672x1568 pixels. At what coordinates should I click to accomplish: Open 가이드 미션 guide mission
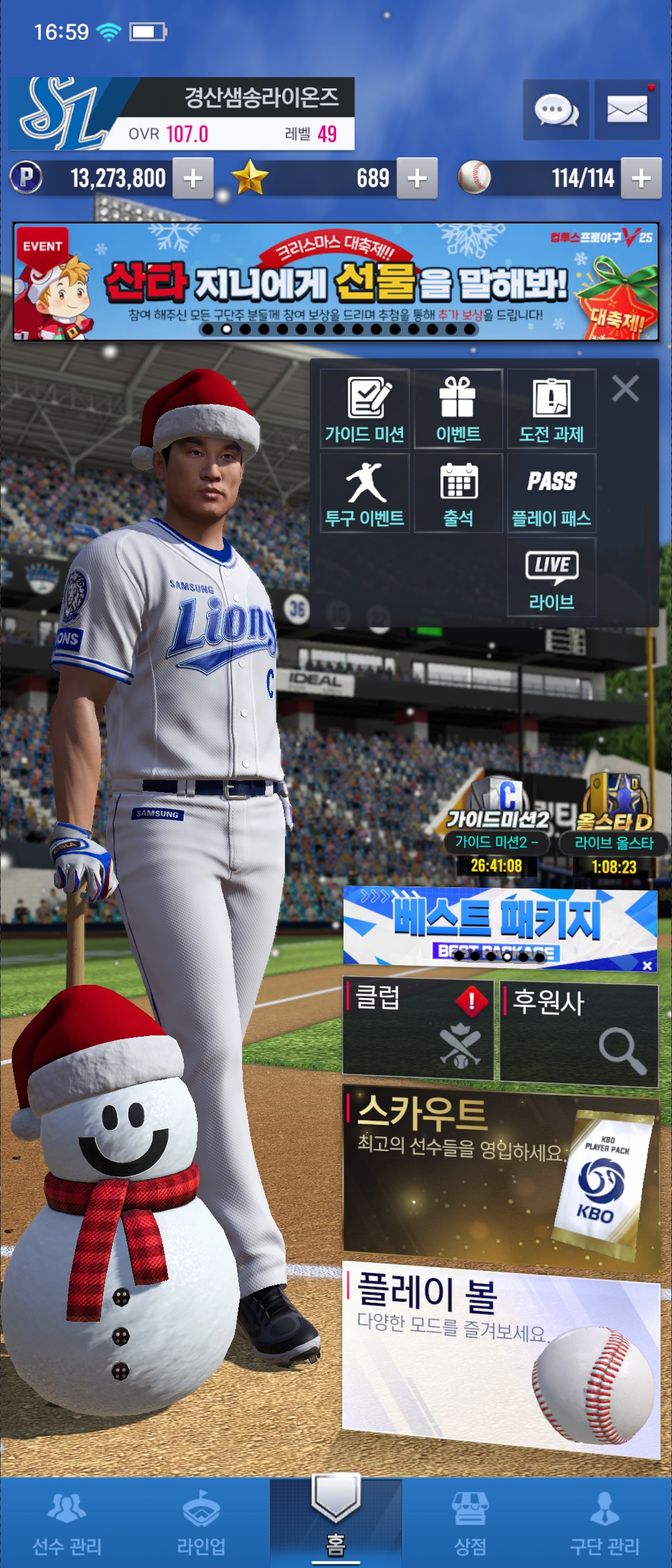click(365, 409)
